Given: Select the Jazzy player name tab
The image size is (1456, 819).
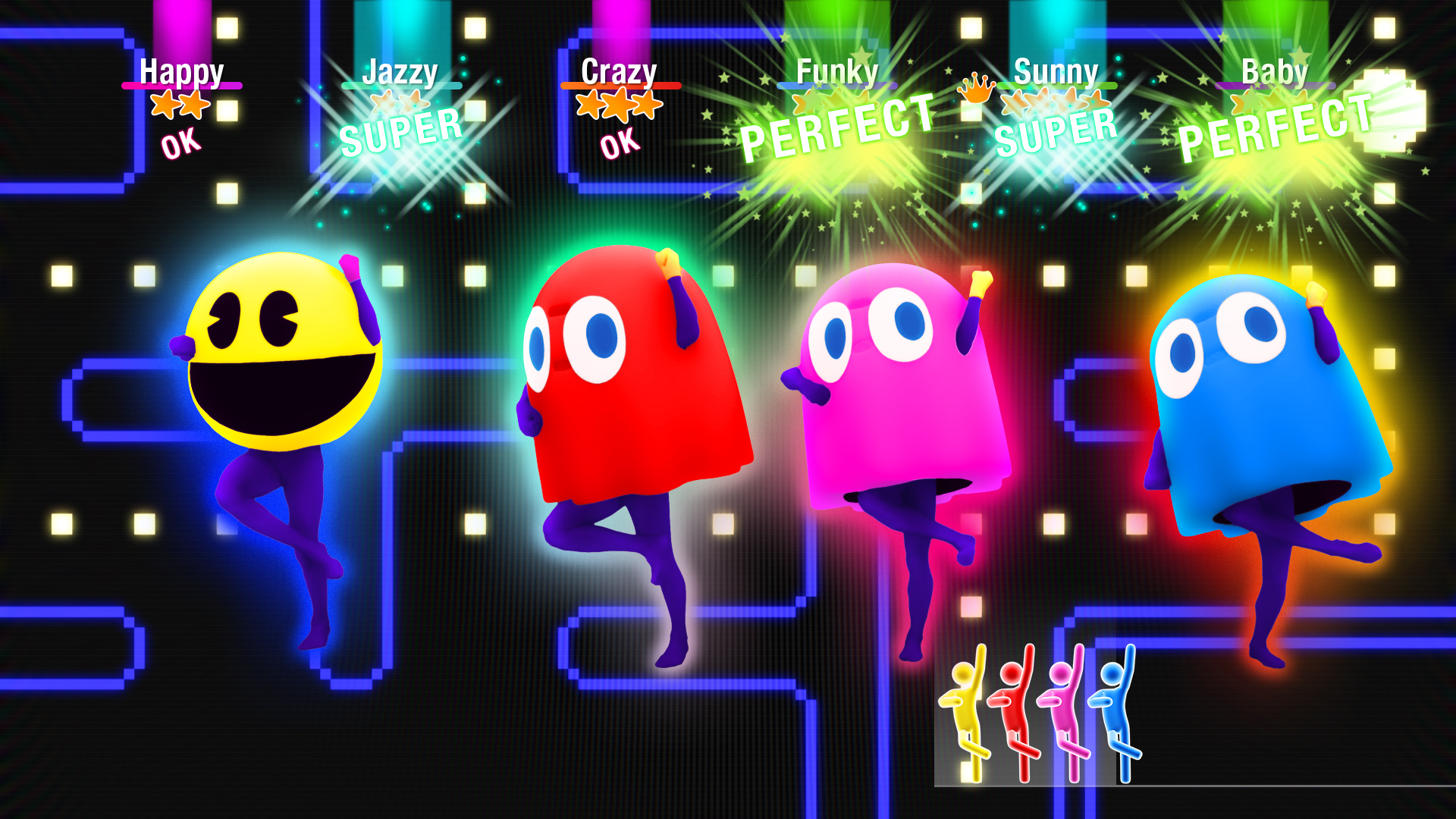Looking at the screenshot, I should 400,72.
